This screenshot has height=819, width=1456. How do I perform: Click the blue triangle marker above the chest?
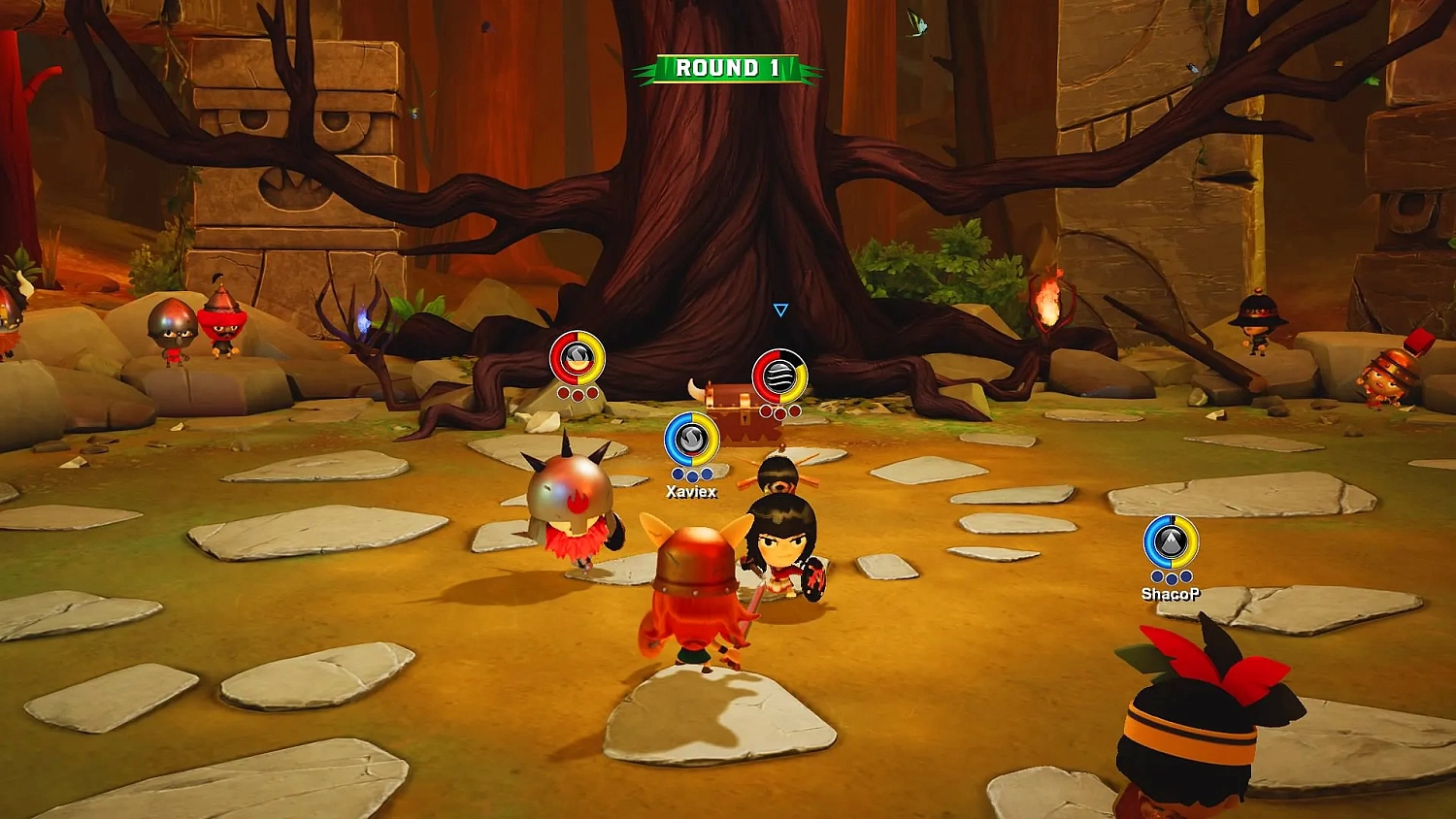[x=778, y=309]
